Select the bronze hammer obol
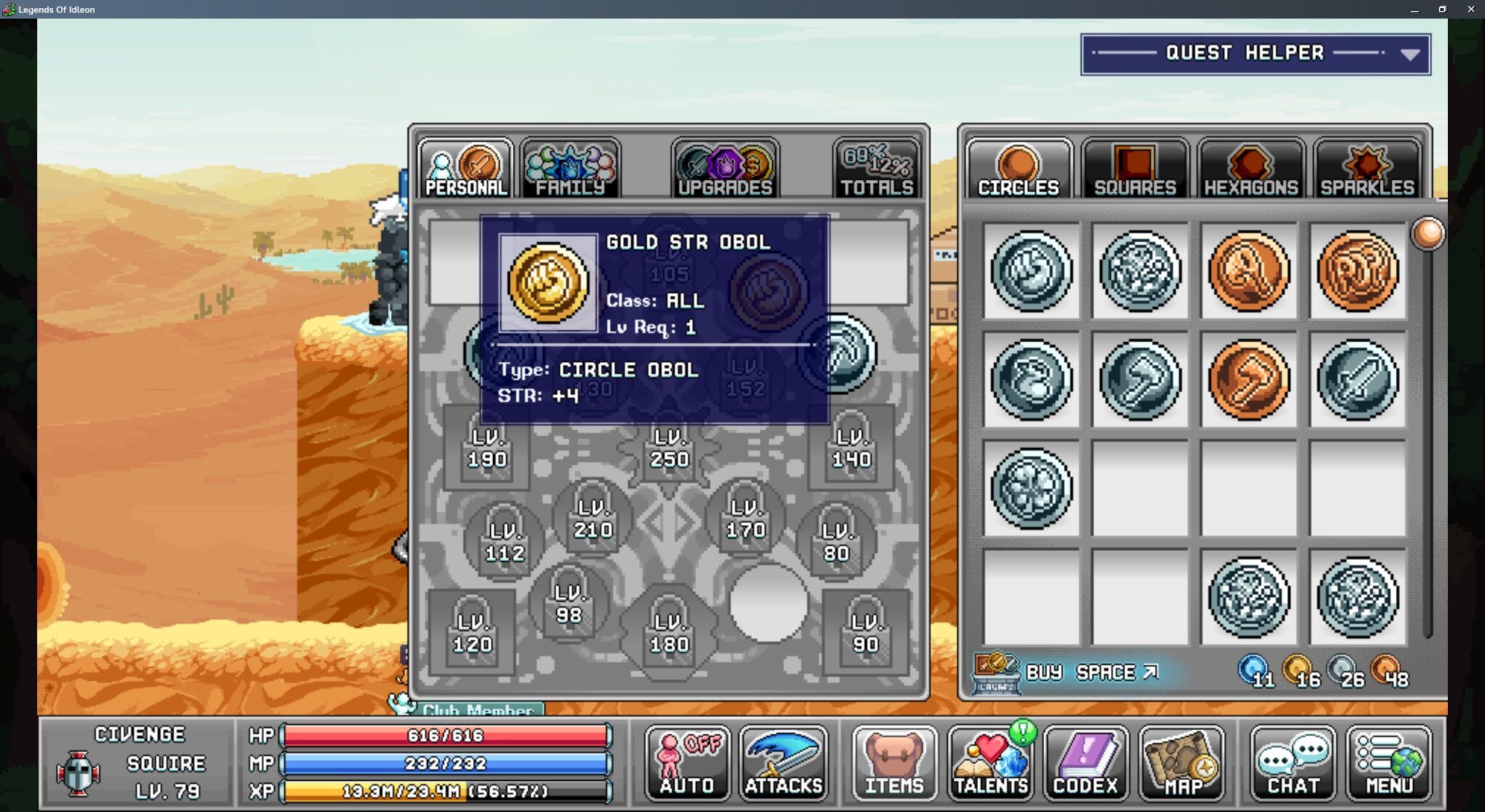1485x812 pixels. point(1248,380)
